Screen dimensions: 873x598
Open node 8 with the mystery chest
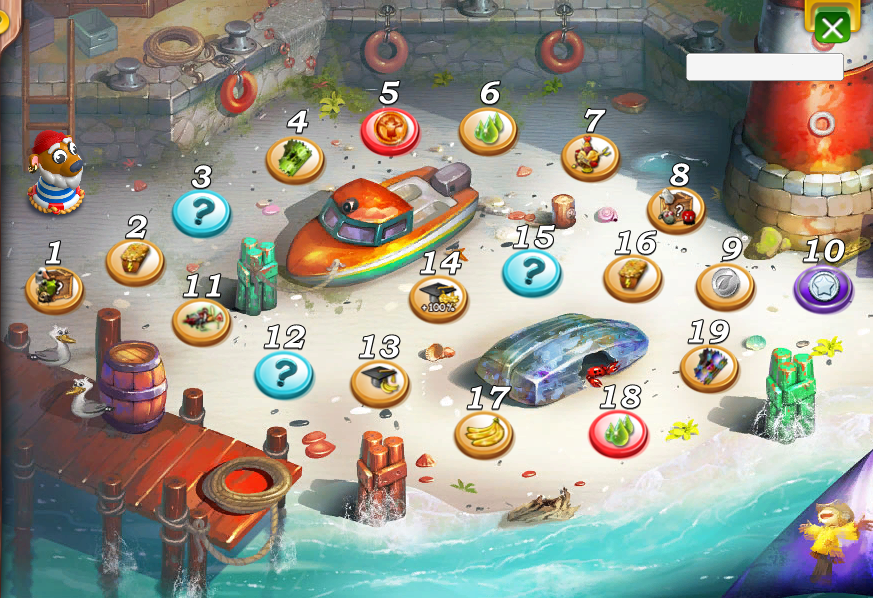coord(676,209)
